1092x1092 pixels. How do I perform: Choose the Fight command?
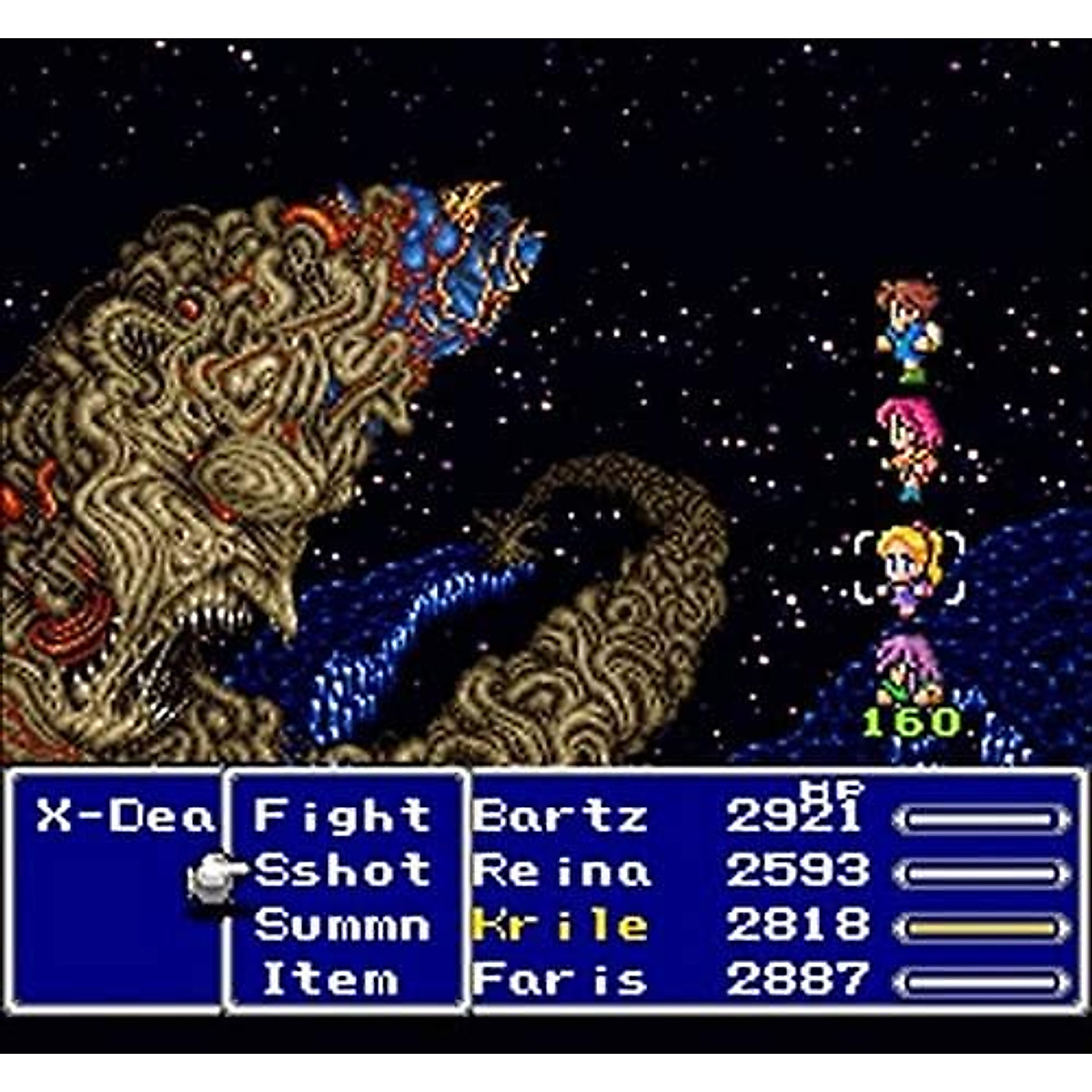point(341,815)
